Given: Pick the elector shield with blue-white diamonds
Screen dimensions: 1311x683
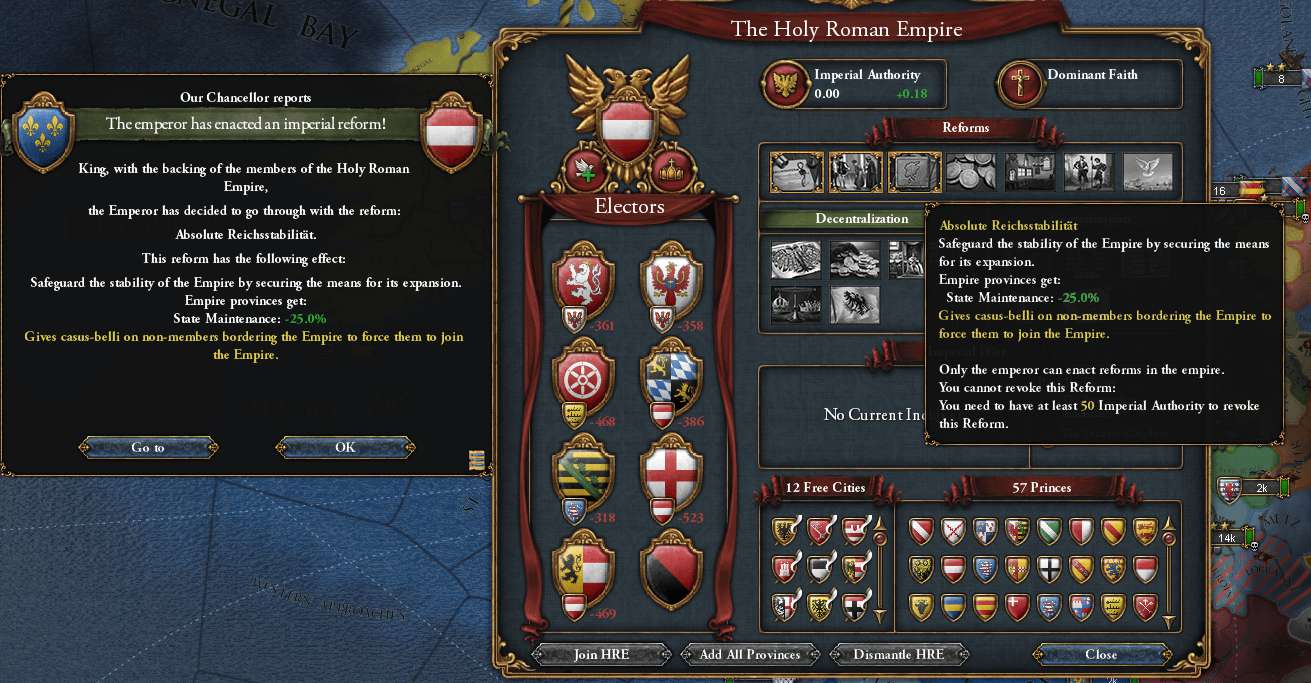Looking at the screenshot, I should coord(672,376).
